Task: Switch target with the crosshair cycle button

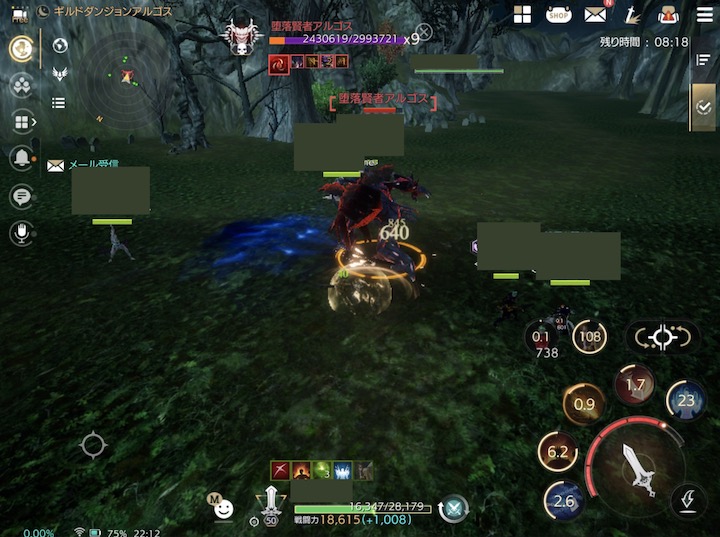Action: click(x=662, y=338)
